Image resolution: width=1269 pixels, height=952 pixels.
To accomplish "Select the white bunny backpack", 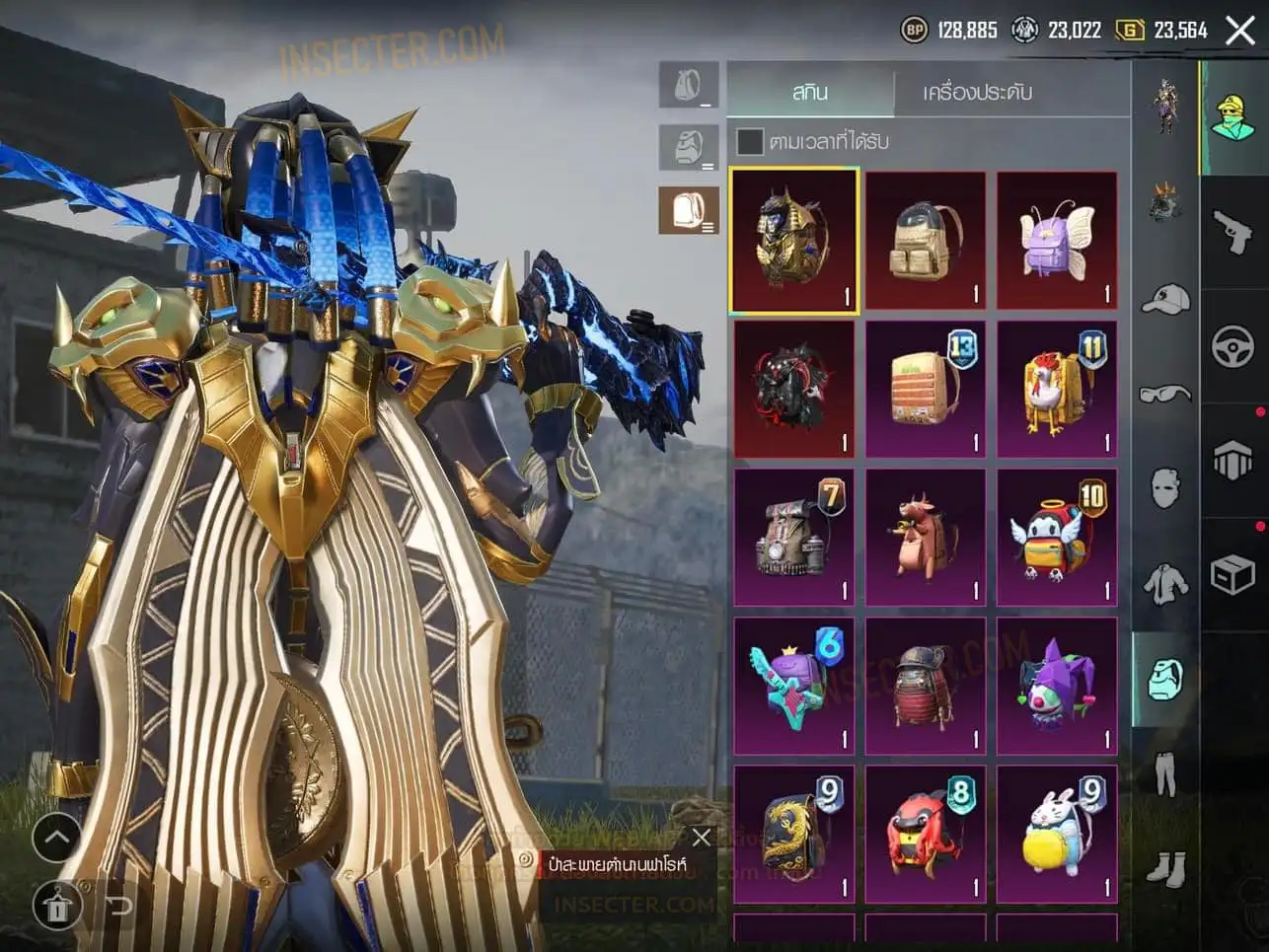I will pos(1057,835).
